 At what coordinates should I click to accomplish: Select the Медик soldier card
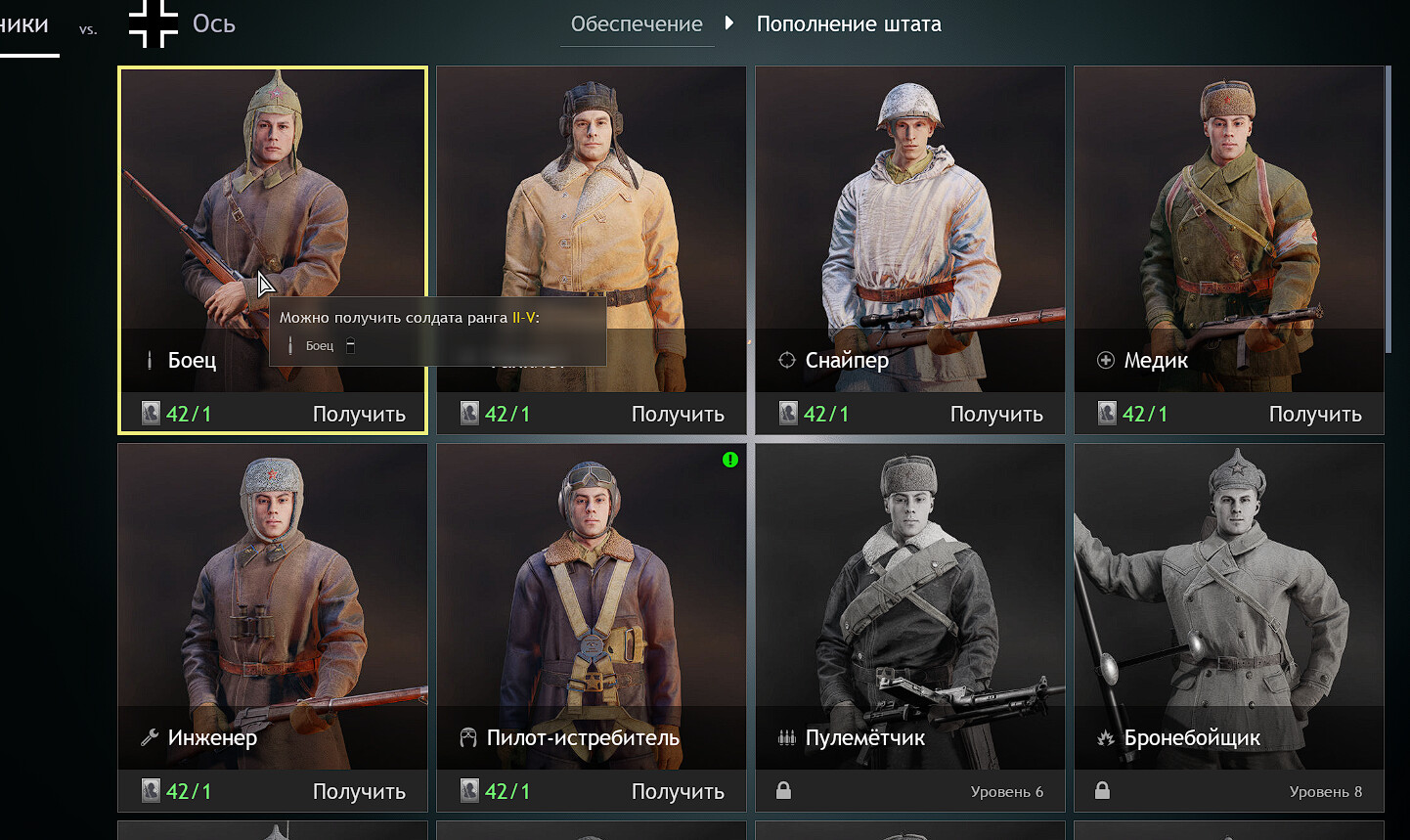pyautogui.click(x=1228, y=215)
